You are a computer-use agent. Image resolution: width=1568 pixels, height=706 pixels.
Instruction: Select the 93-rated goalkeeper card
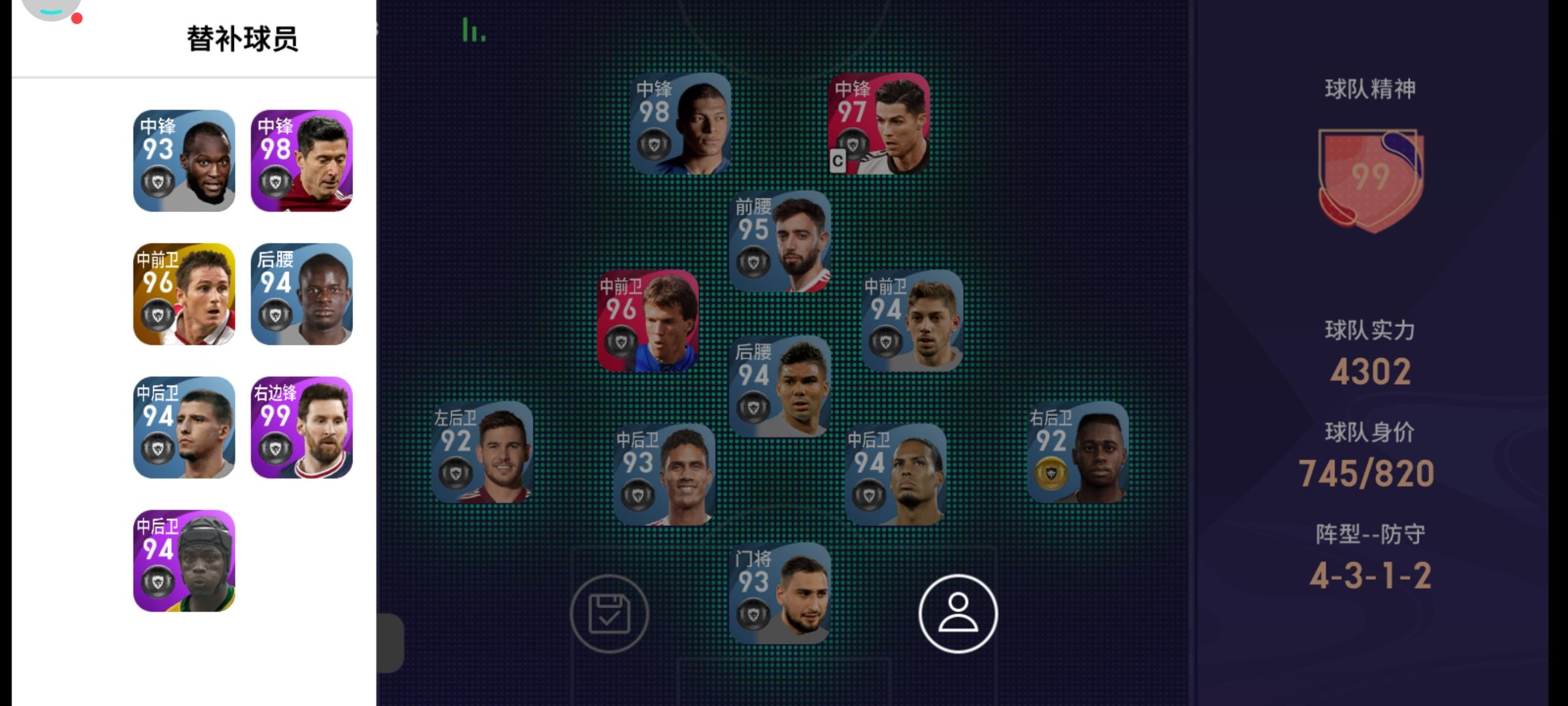[782, 598]
